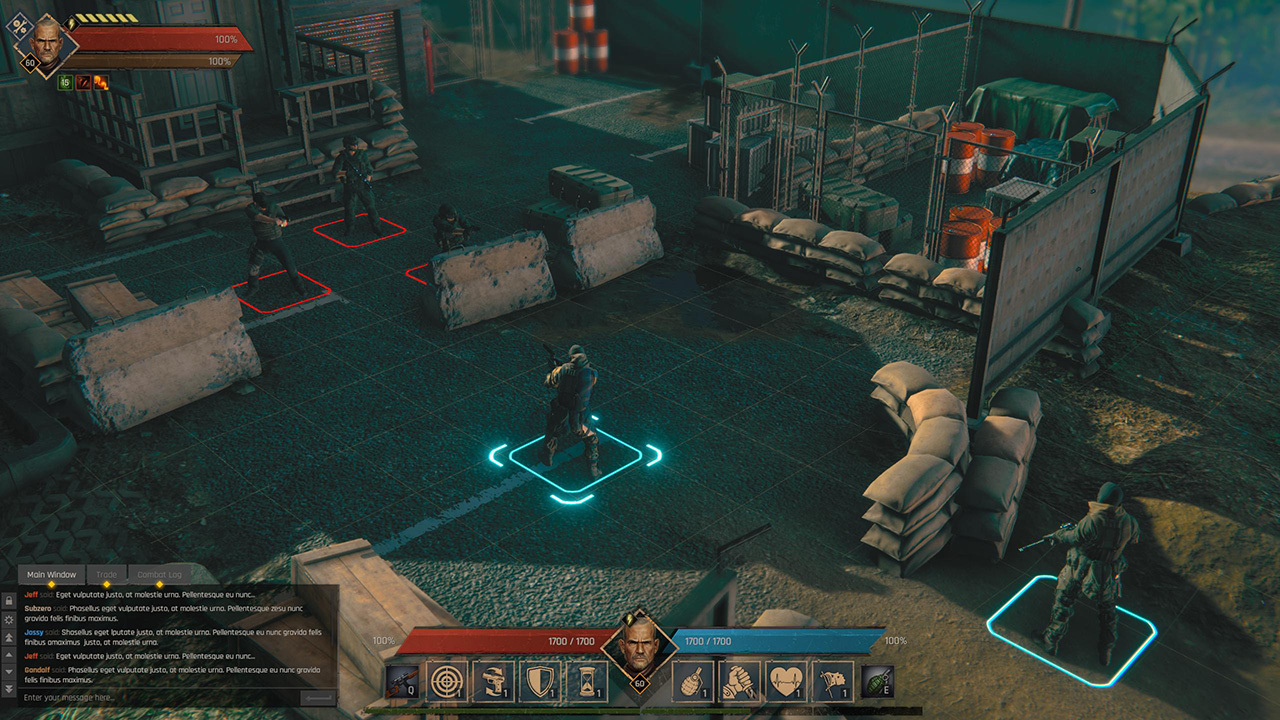Select the grenade ability icon

[693, 681]
